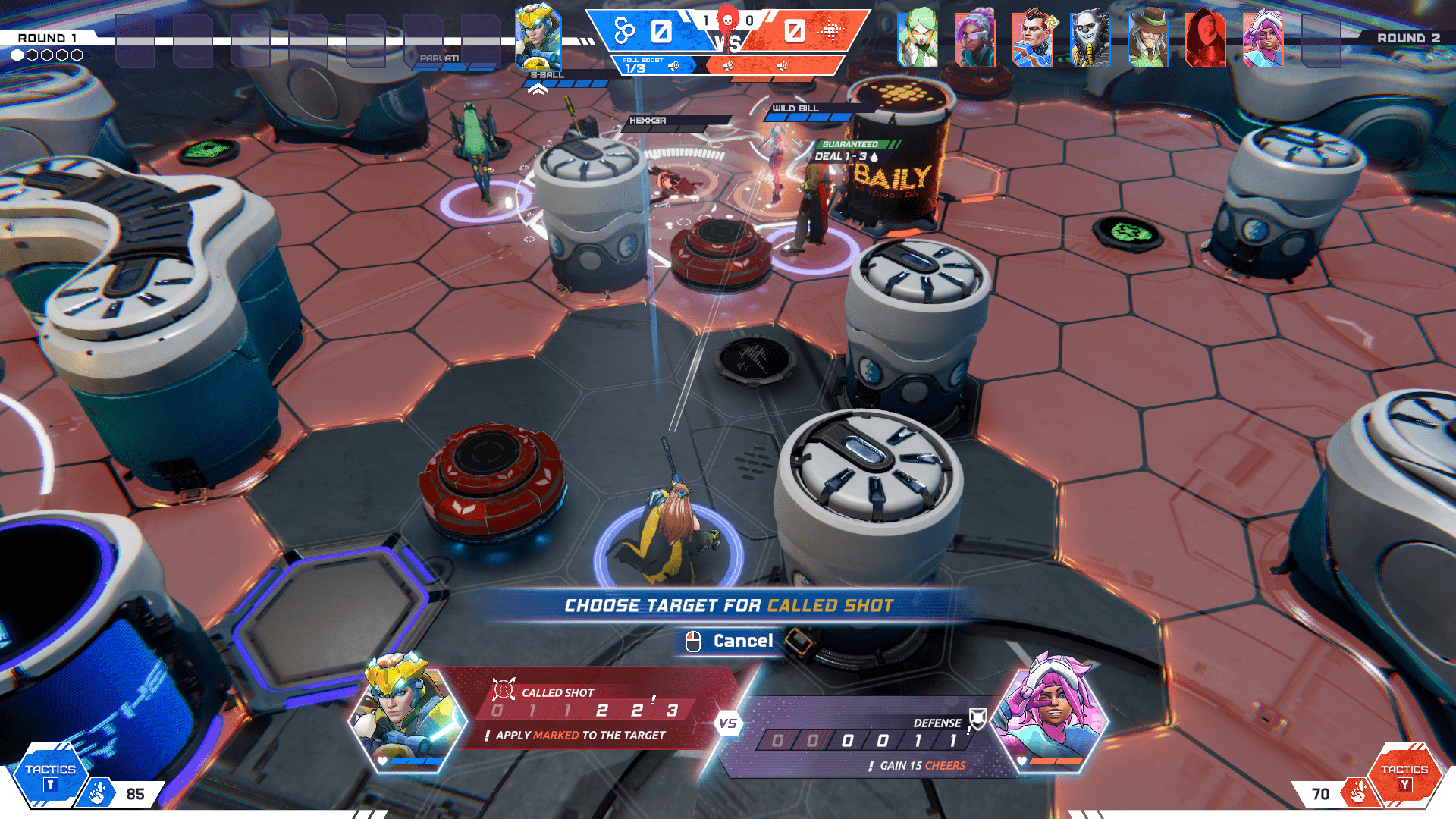Choose the dark-haired man's turn order portrait

1032,38
